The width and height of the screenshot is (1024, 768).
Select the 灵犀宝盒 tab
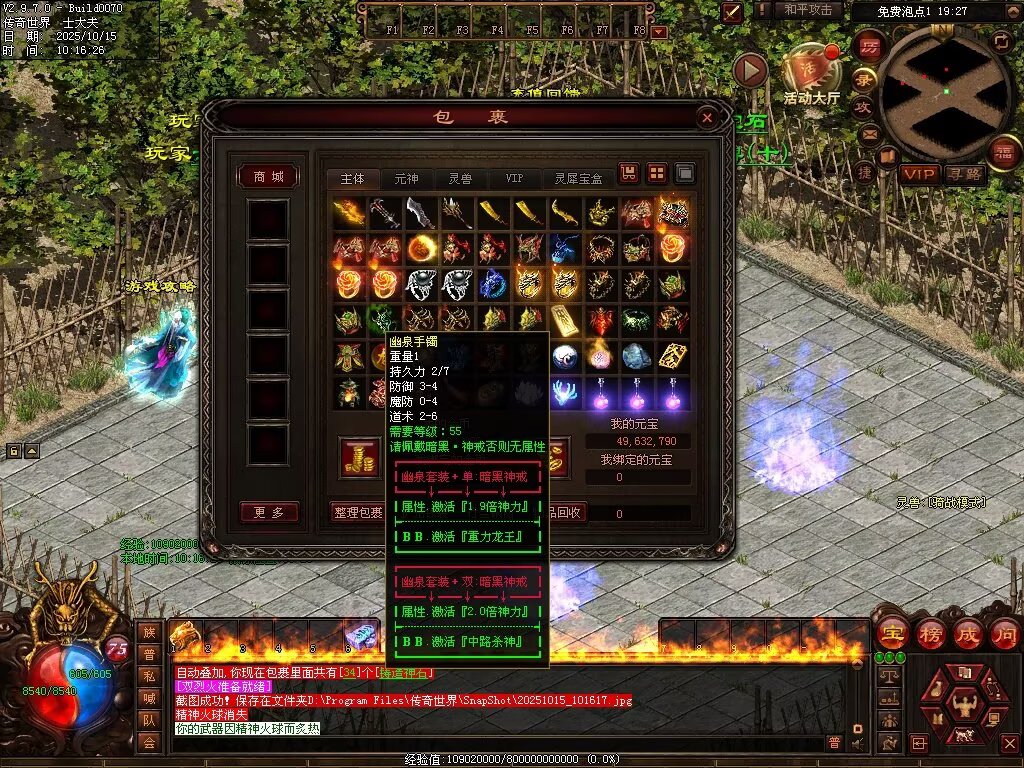(x=579, y=178)
